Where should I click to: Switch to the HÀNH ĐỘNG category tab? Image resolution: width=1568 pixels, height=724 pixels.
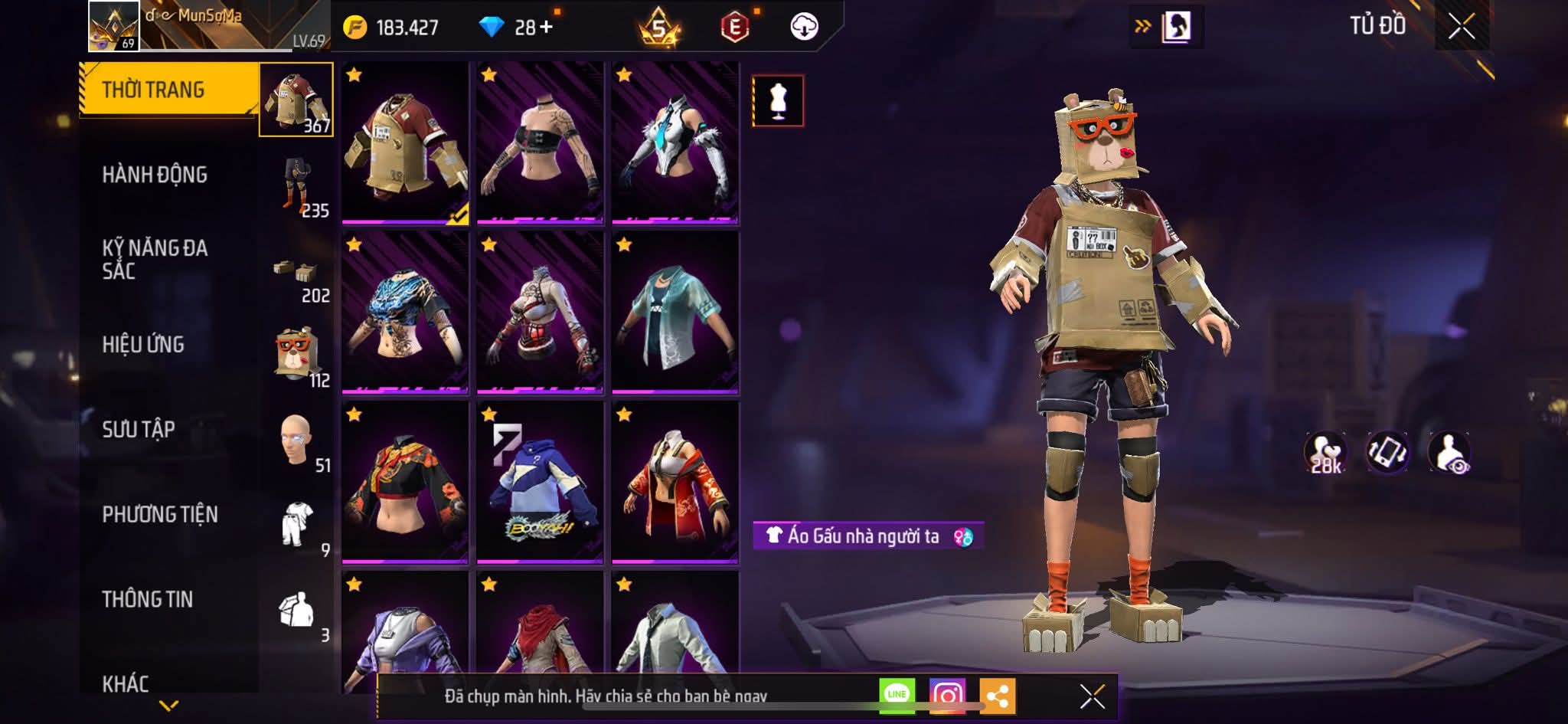tap(157, 174)
